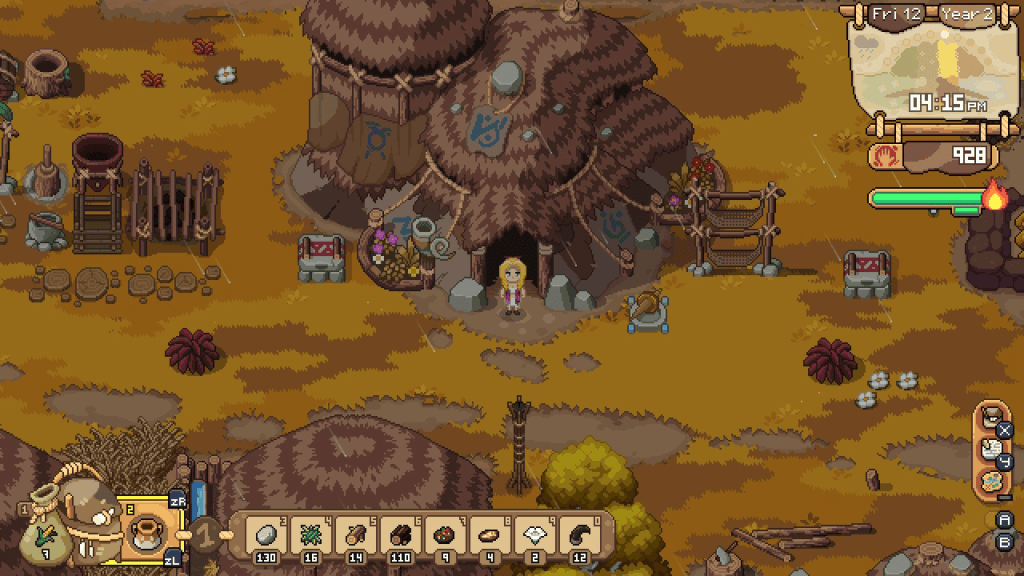Click the red handprint contribution icon
This screenshot has height=576, width=1024.
click(887, 156)
